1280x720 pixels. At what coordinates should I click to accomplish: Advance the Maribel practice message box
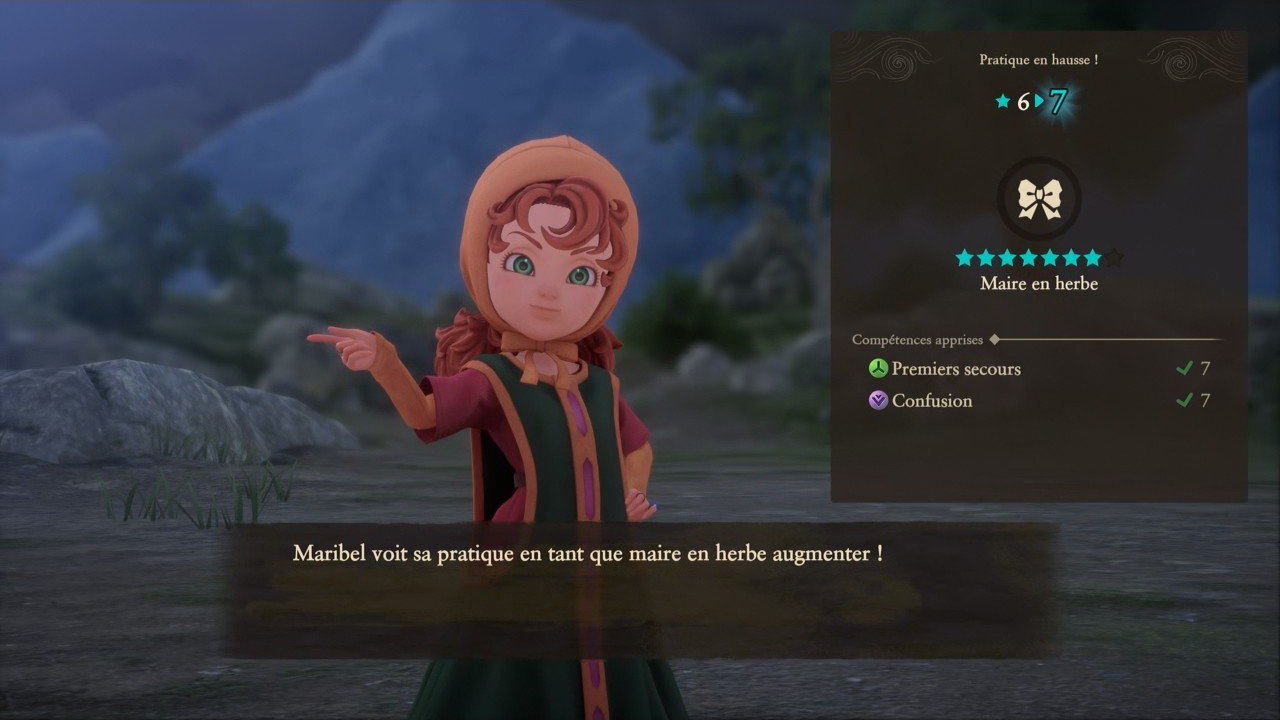click(640, 588)
